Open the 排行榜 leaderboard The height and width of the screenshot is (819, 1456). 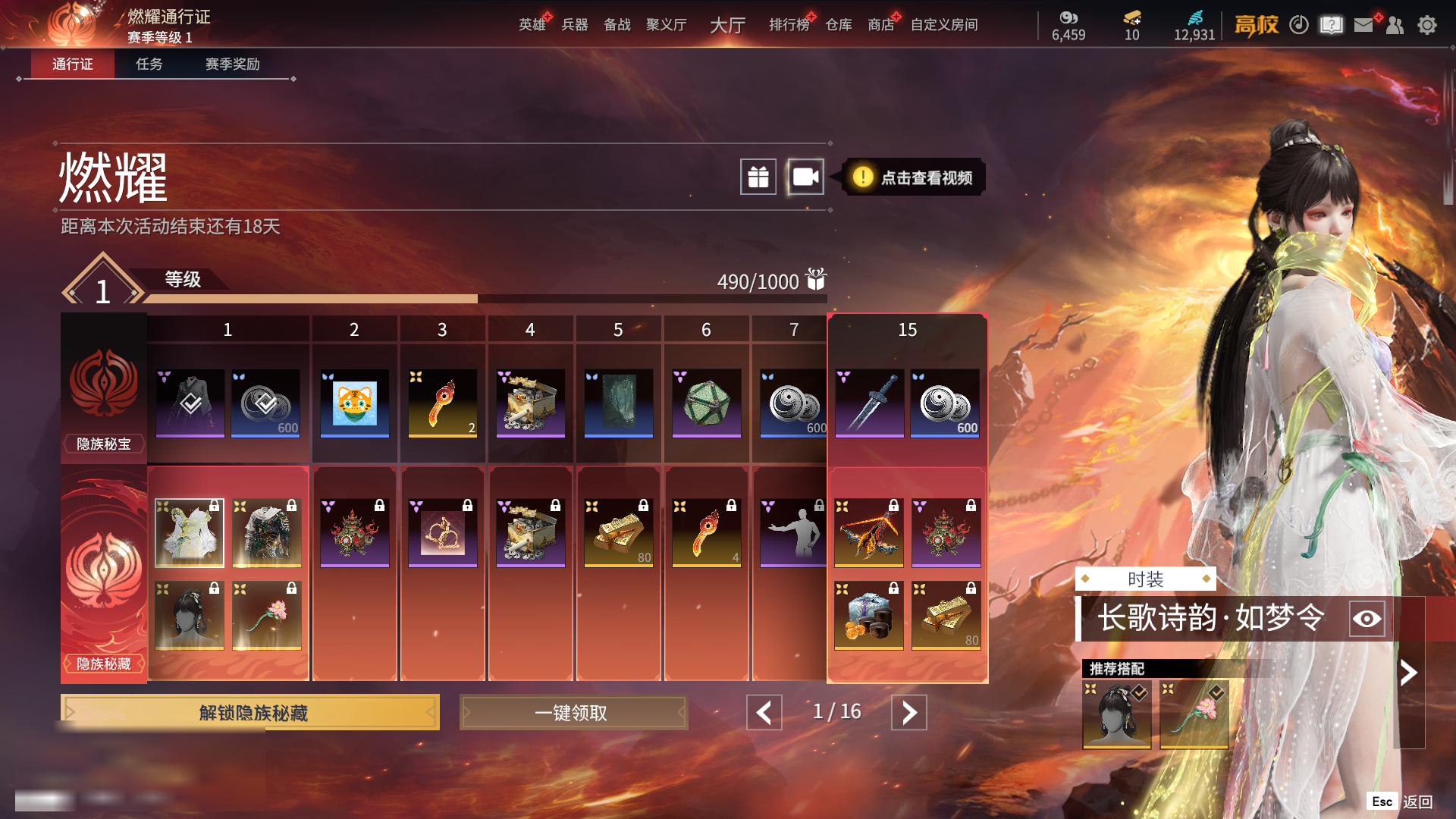(x=789, y=25)
